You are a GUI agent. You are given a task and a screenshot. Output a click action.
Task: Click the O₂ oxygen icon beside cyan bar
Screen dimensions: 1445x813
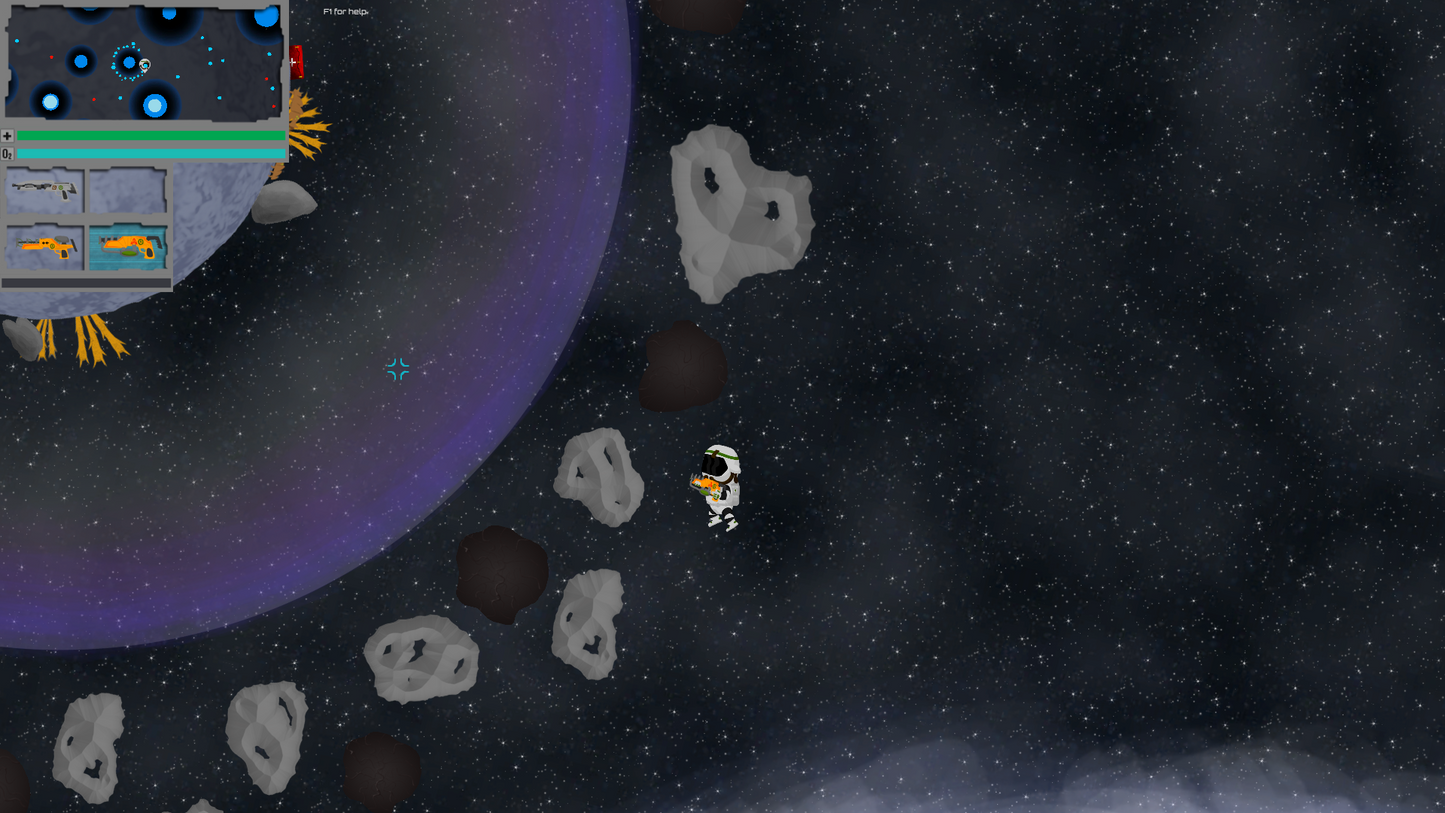click(x=7, y=153)
